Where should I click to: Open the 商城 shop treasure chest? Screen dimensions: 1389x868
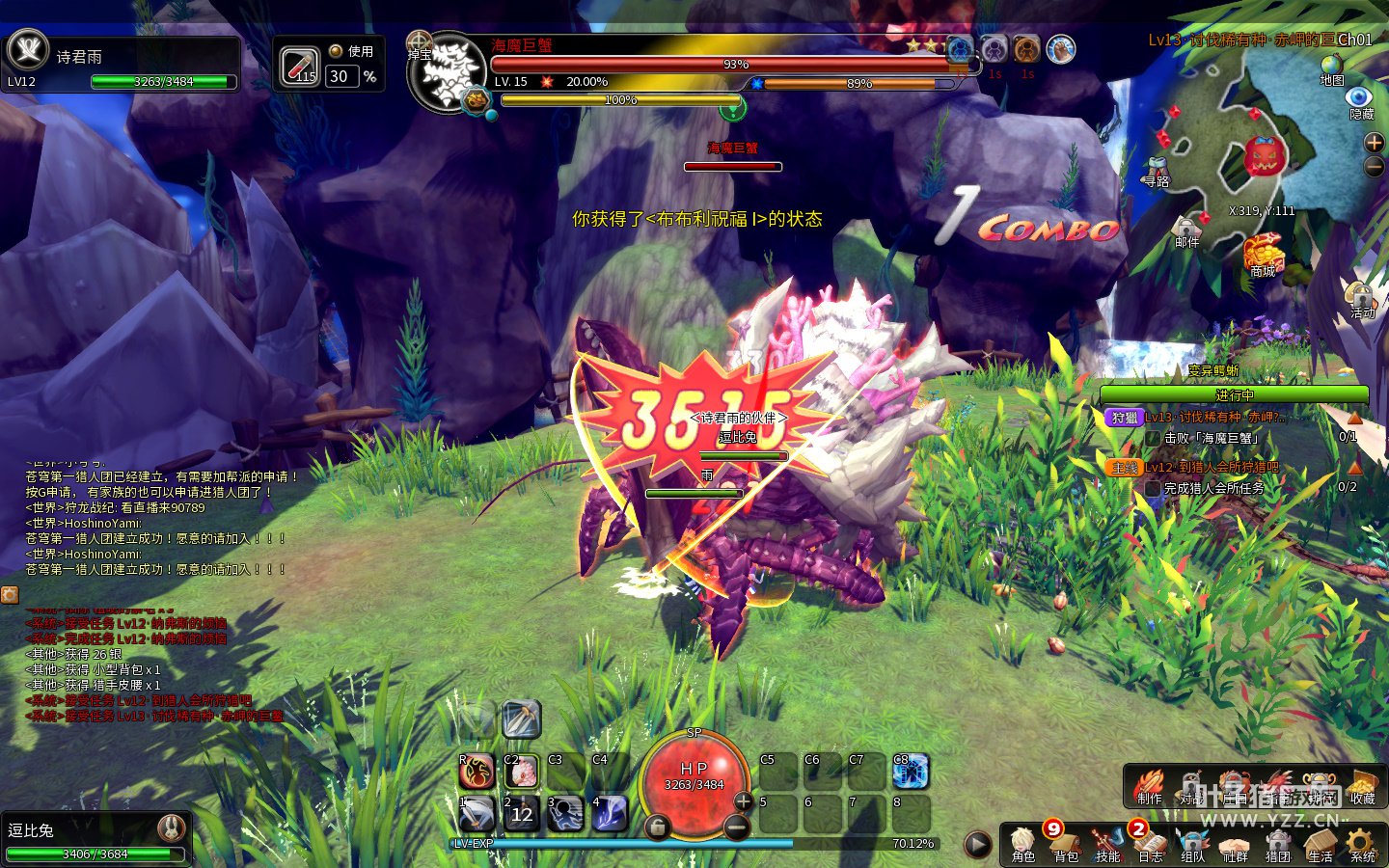(1263, 256)
